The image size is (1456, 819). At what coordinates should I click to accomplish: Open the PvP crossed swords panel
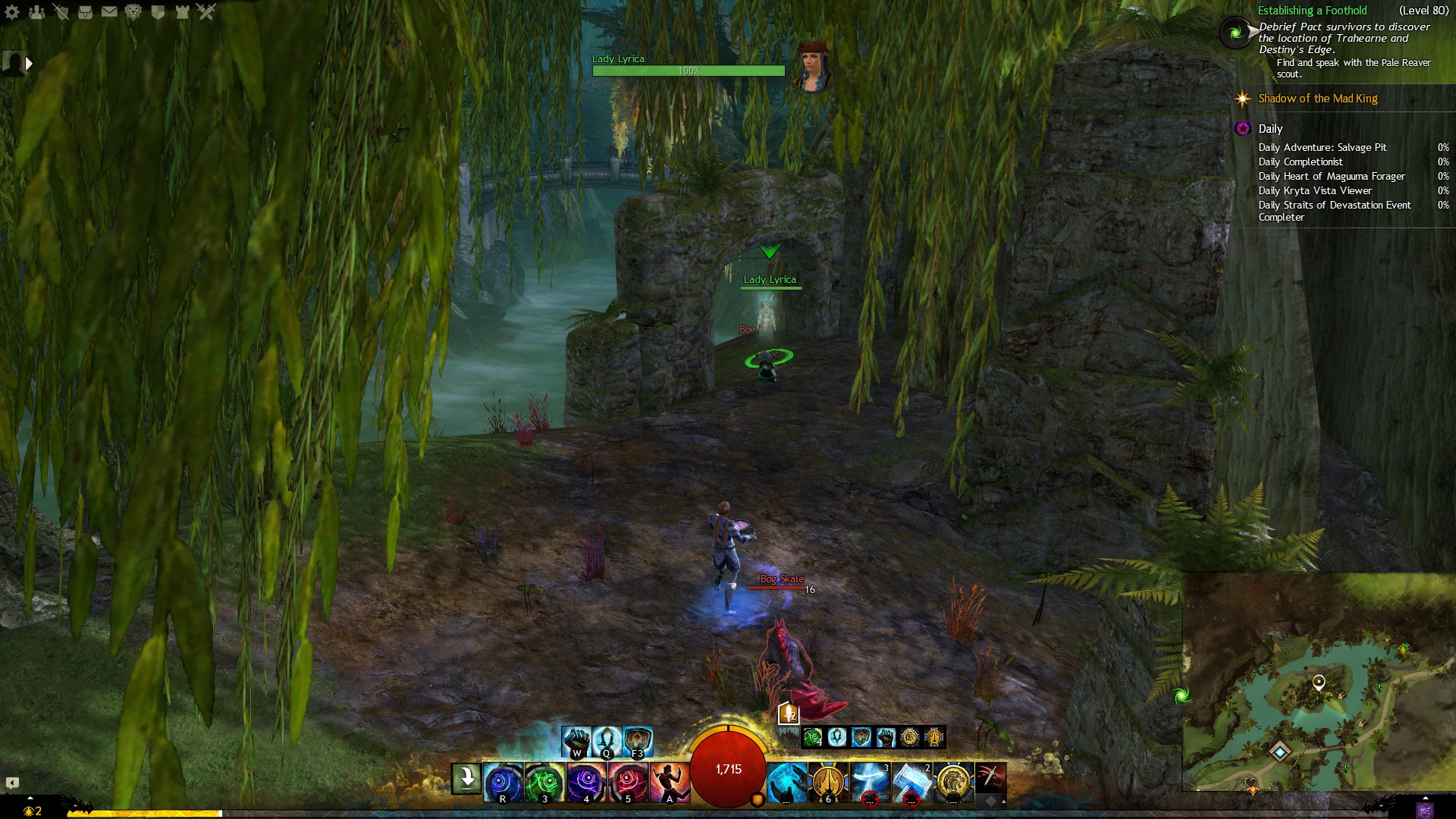click(206, 11)
